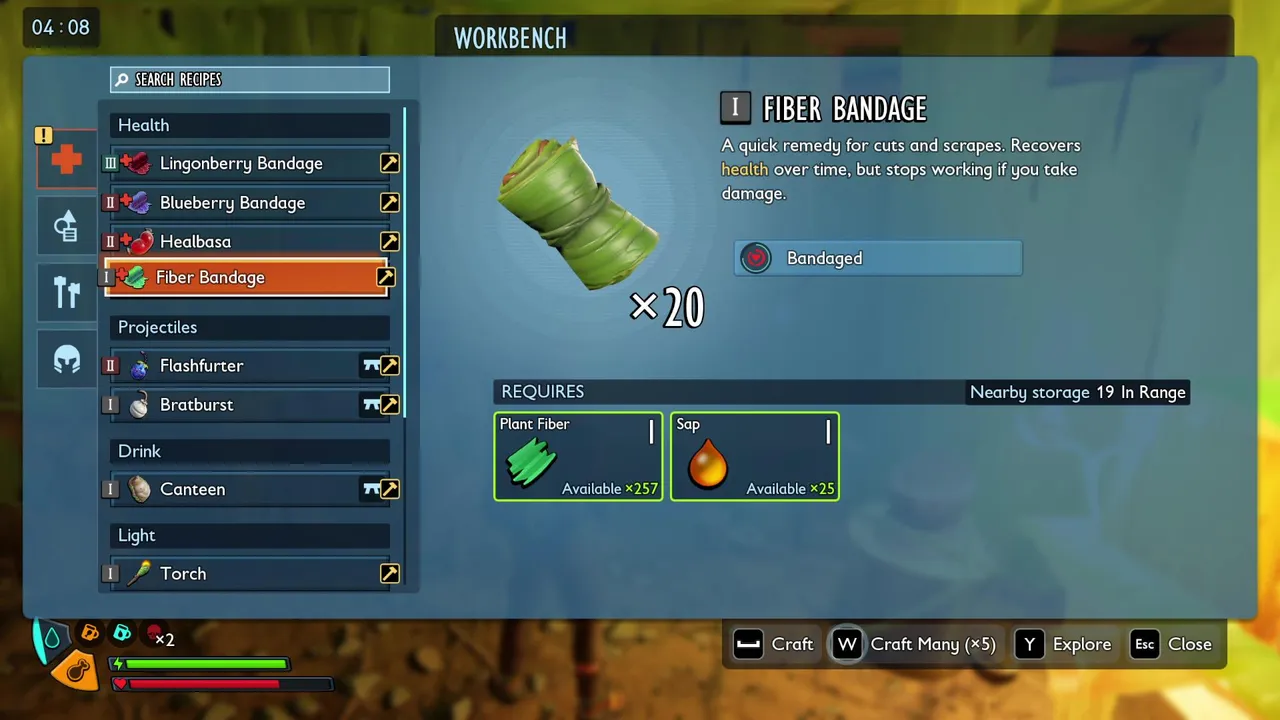Click the Search Recipes field

pyautogui.click(x=250, y=80)
